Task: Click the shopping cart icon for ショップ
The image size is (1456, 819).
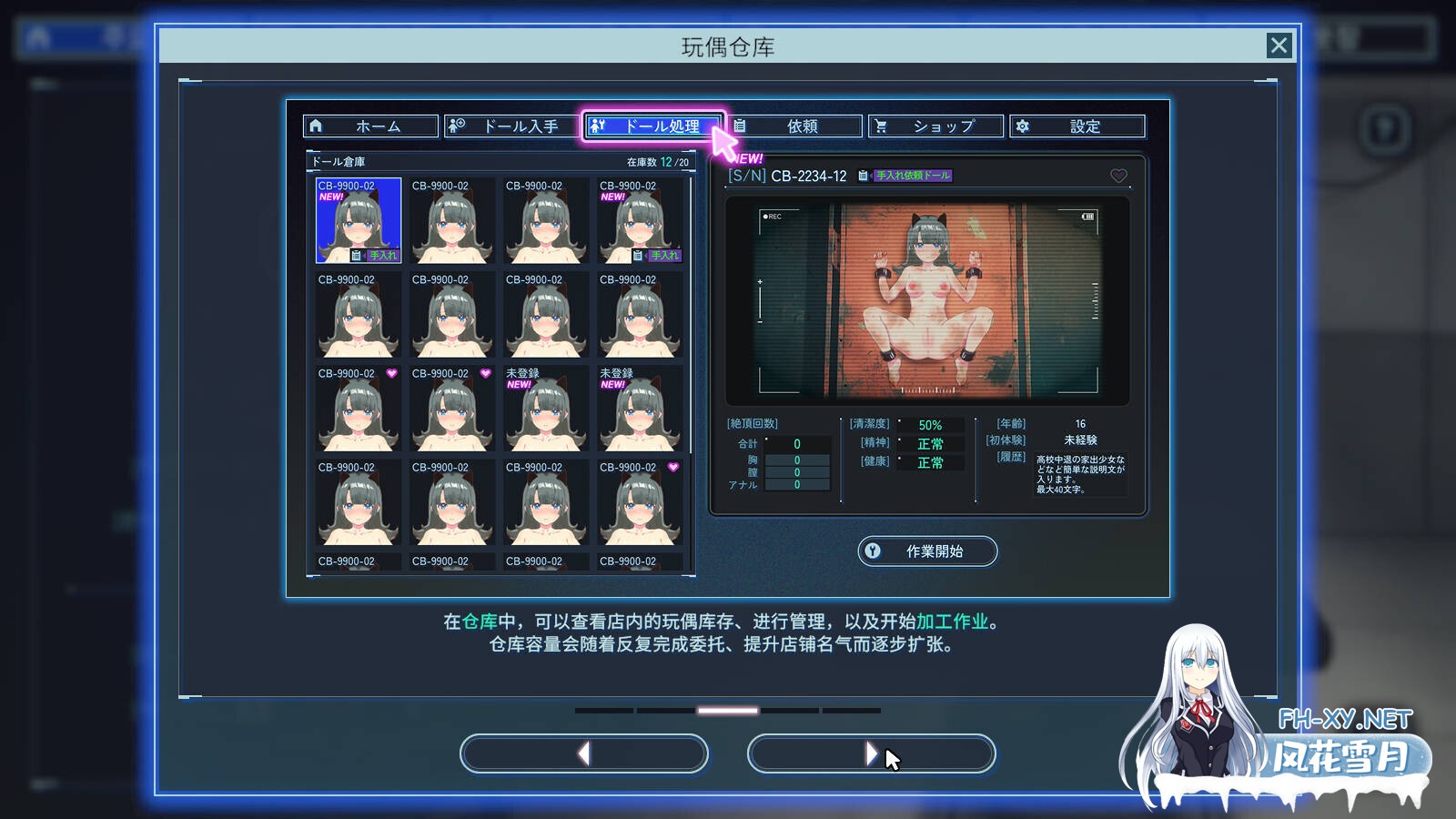Action: 882,126
